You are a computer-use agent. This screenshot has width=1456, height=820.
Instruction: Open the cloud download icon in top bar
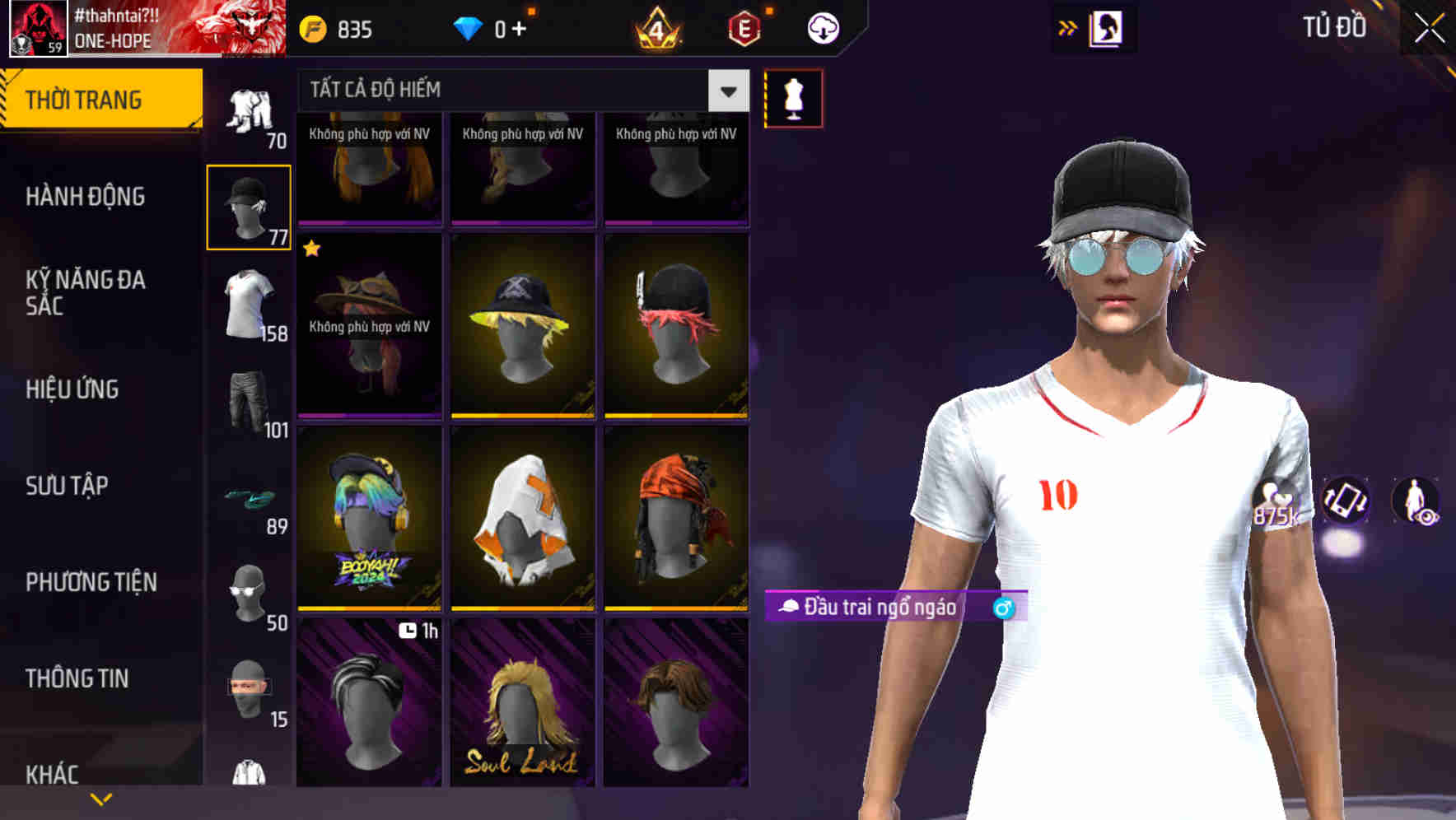(x=822, y=27)
